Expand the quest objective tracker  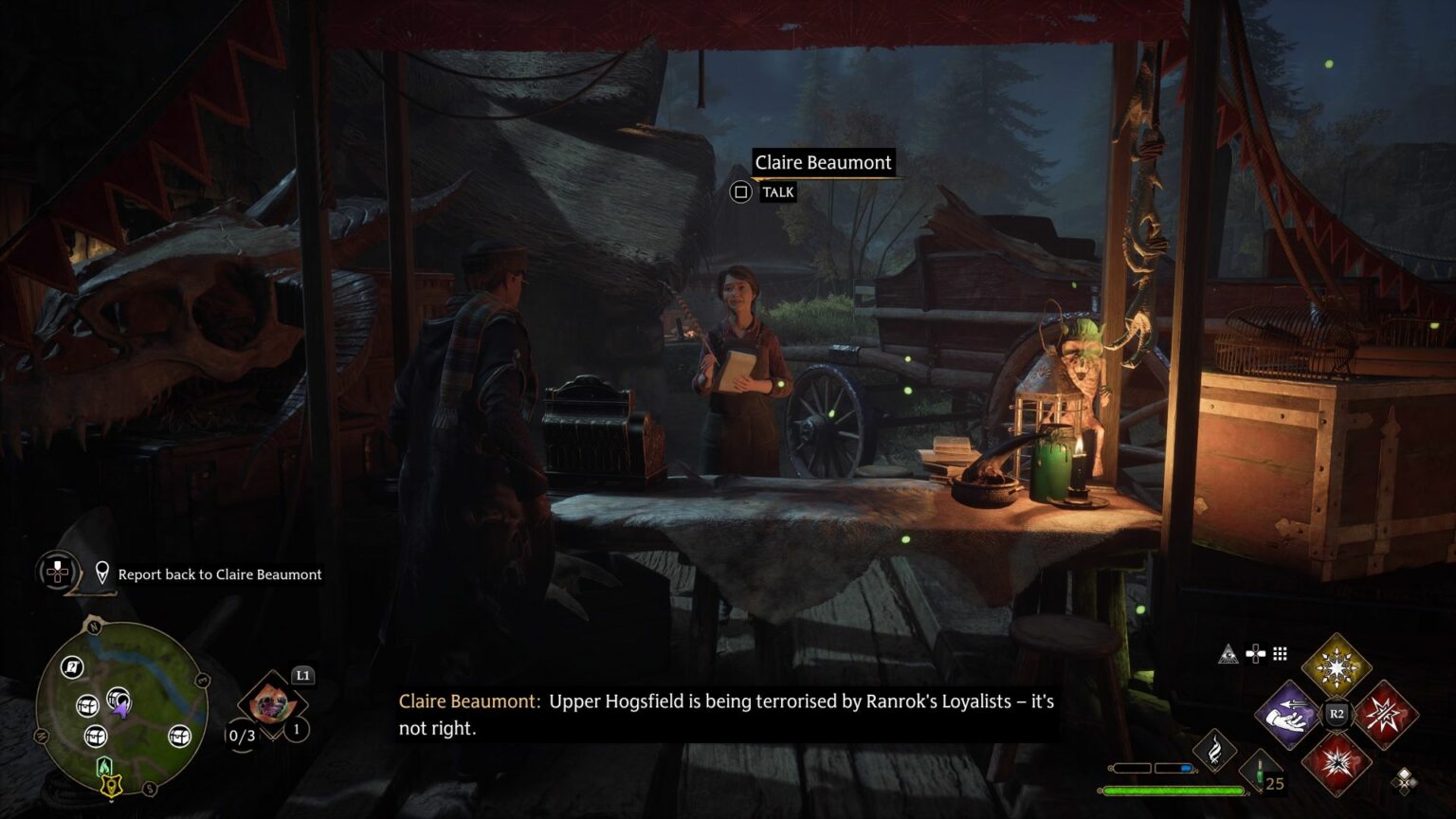tap(219, 574)
